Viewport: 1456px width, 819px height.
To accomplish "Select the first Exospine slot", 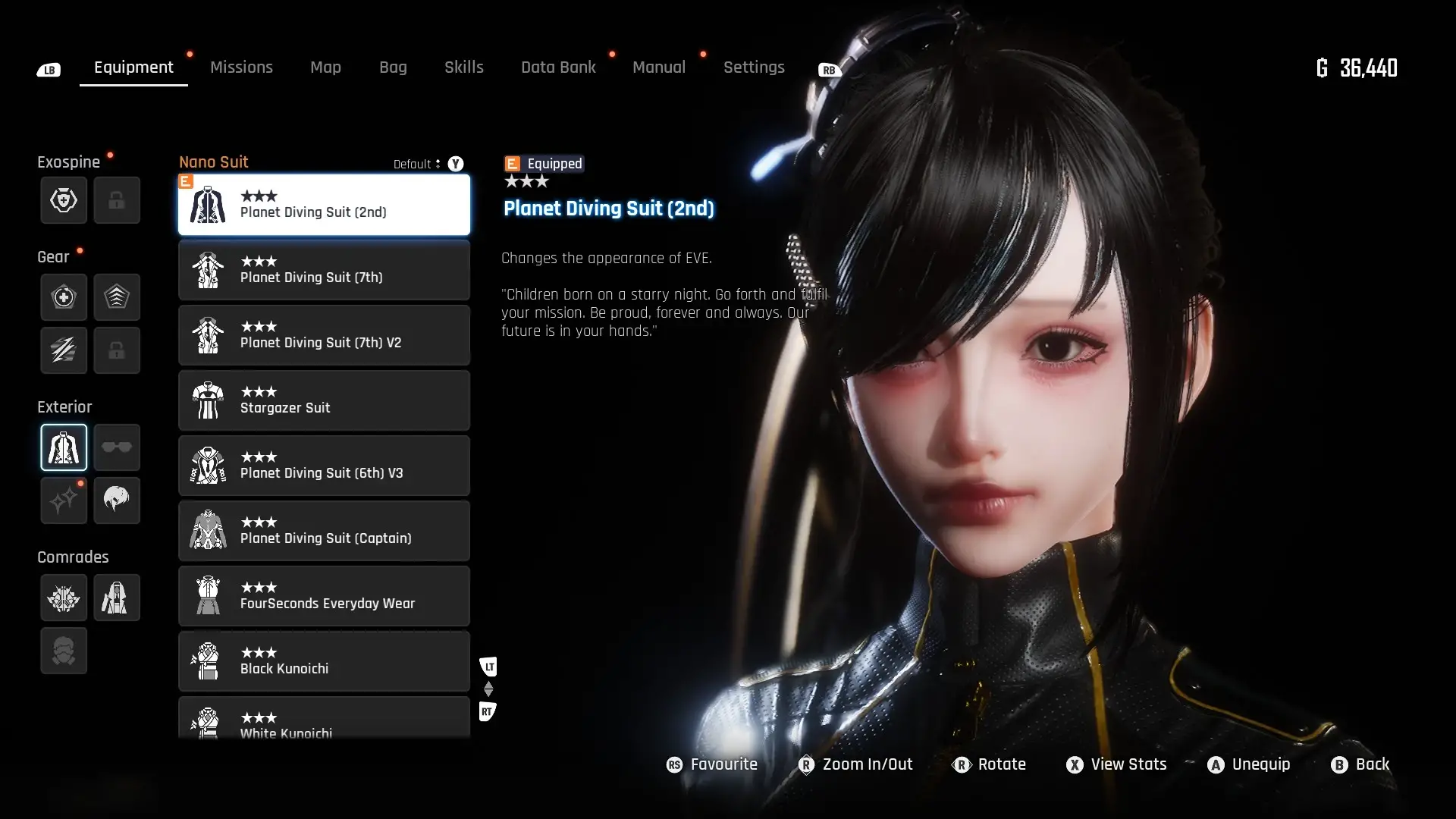I will pos(64,200).
